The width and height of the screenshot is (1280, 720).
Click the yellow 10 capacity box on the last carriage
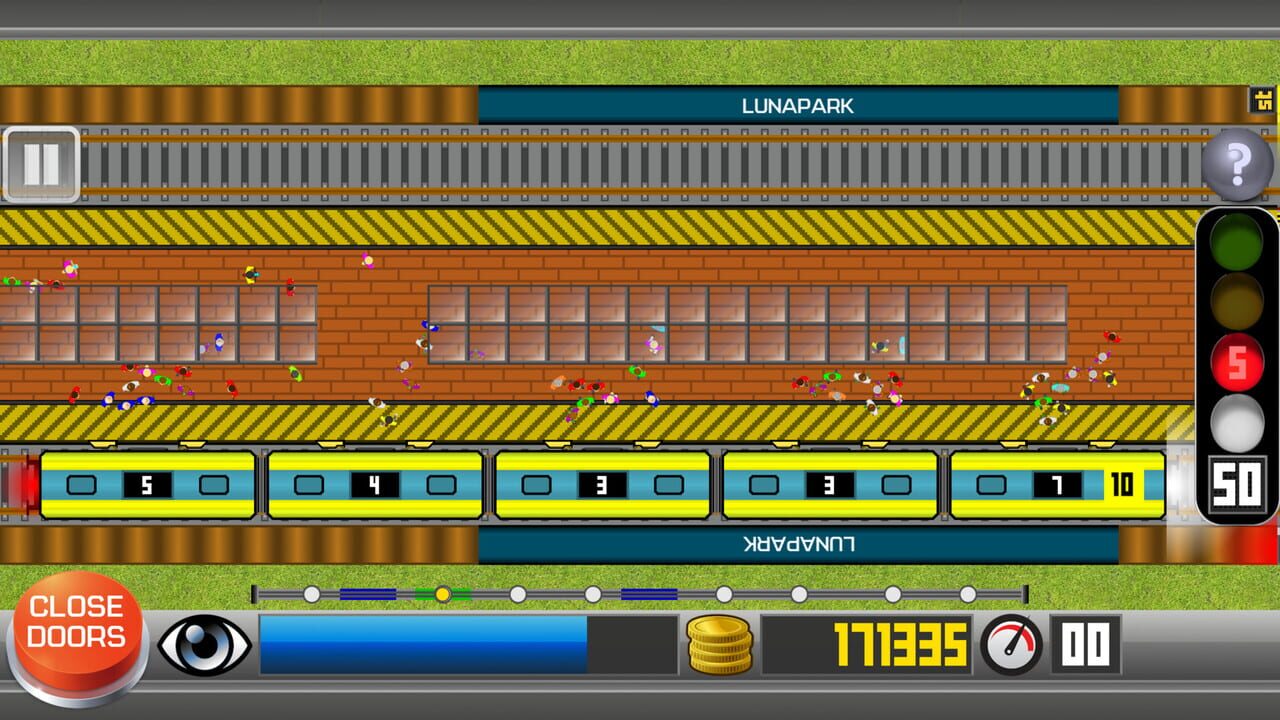[x=1122, y=486]
